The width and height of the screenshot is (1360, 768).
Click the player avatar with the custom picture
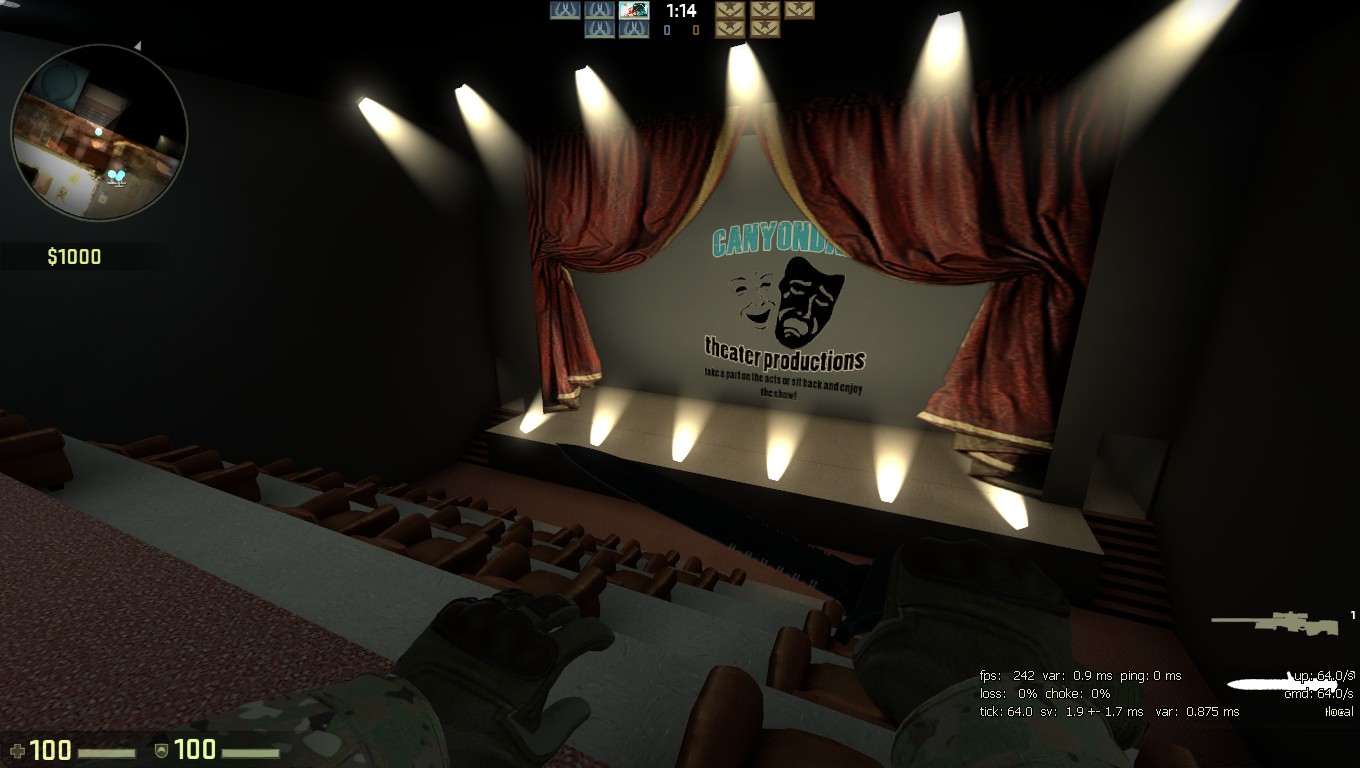pyautogui.click(x=634, y=11)
